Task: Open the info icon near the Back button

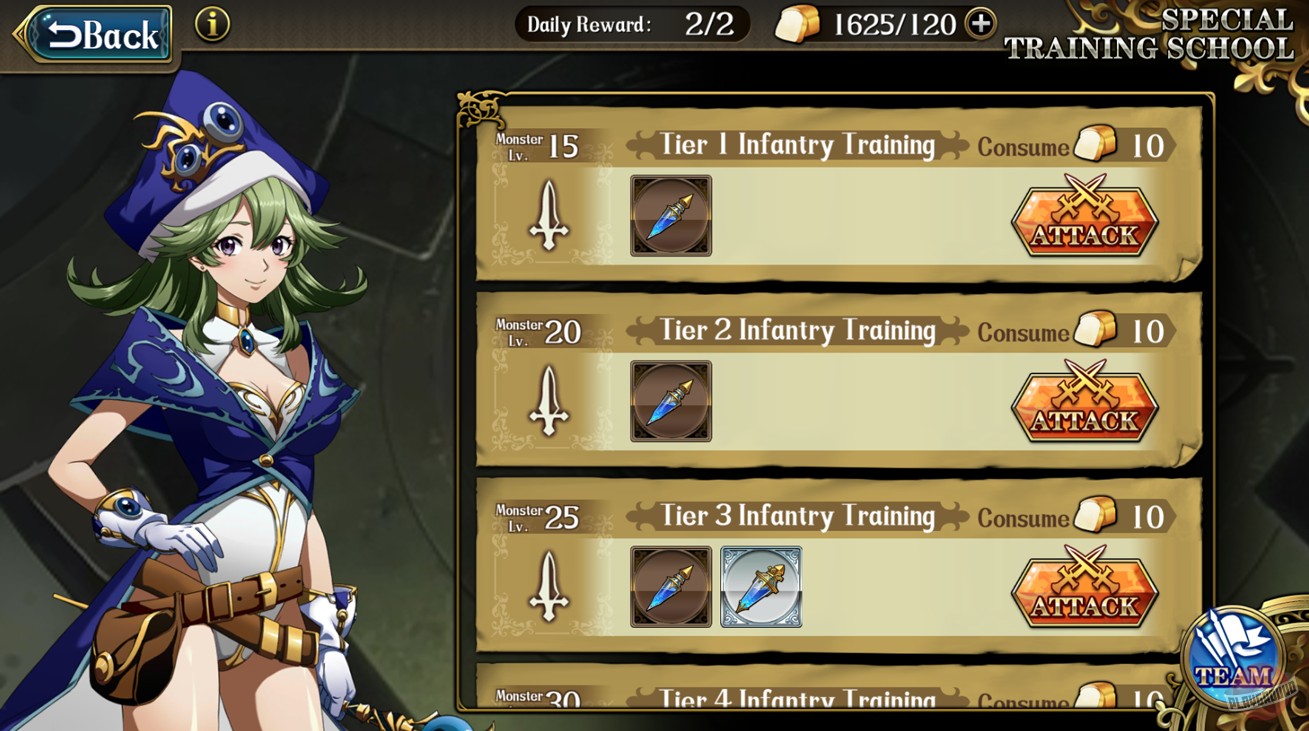Action: tap(210, 26)
